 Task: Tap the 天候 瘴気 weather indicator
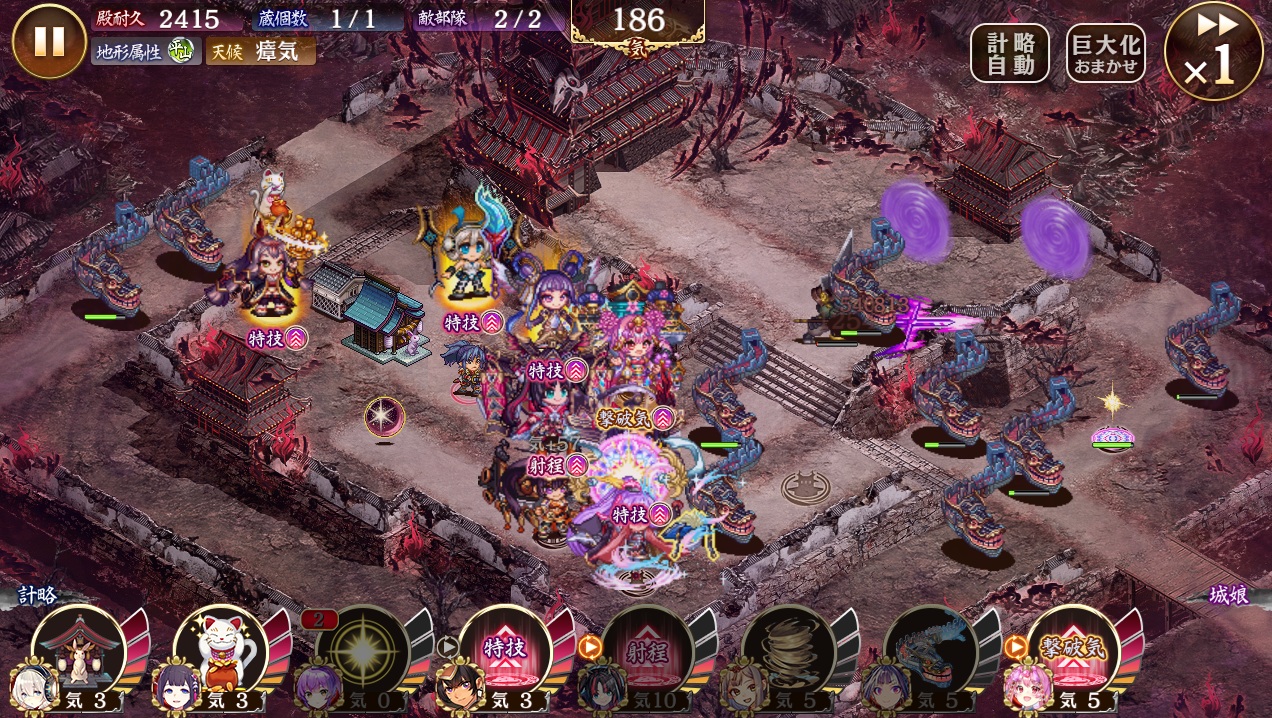(x=260, y=51)
